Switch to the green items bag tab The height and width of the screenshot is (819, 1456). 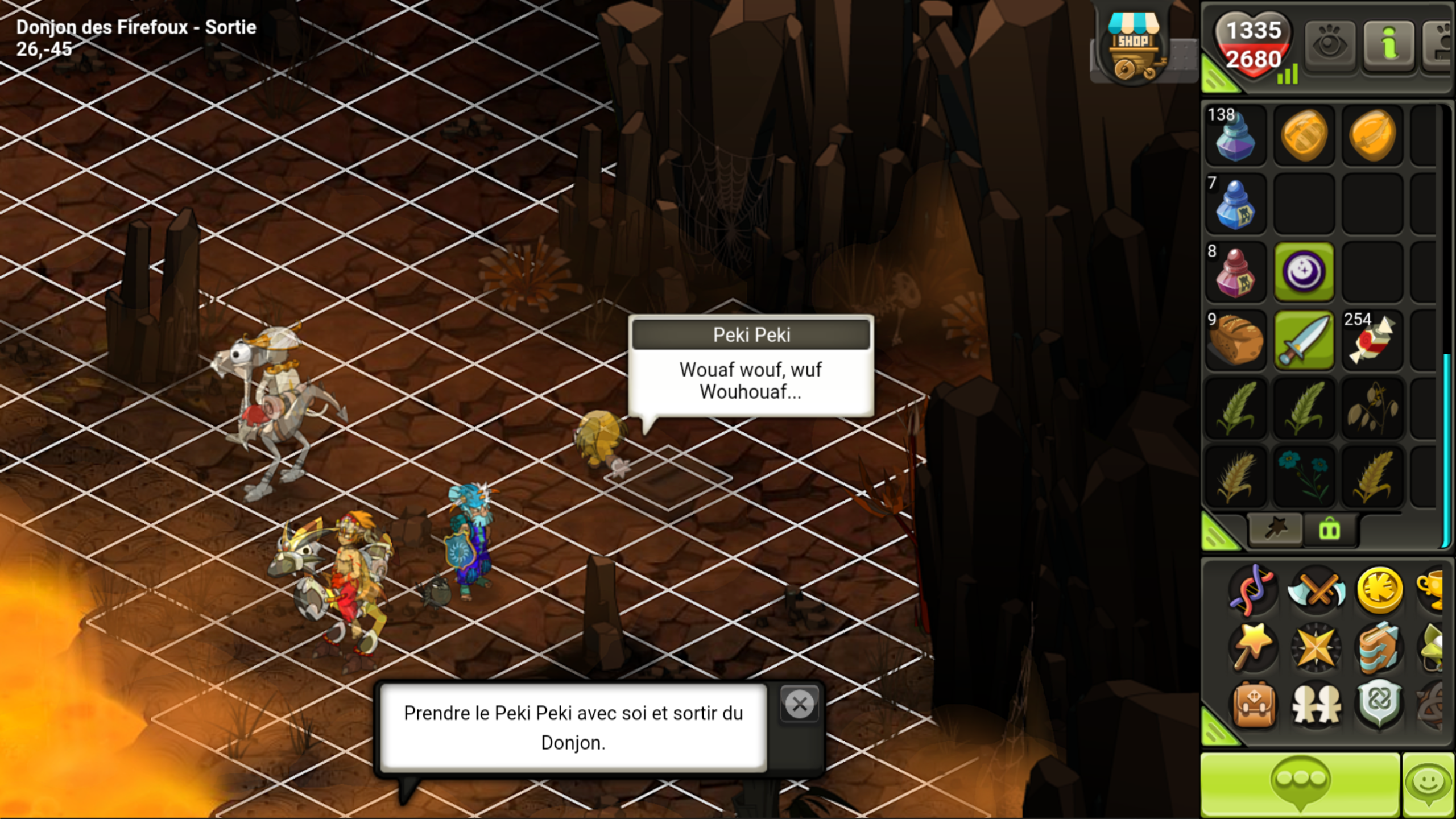click(x=1329, y=530)
